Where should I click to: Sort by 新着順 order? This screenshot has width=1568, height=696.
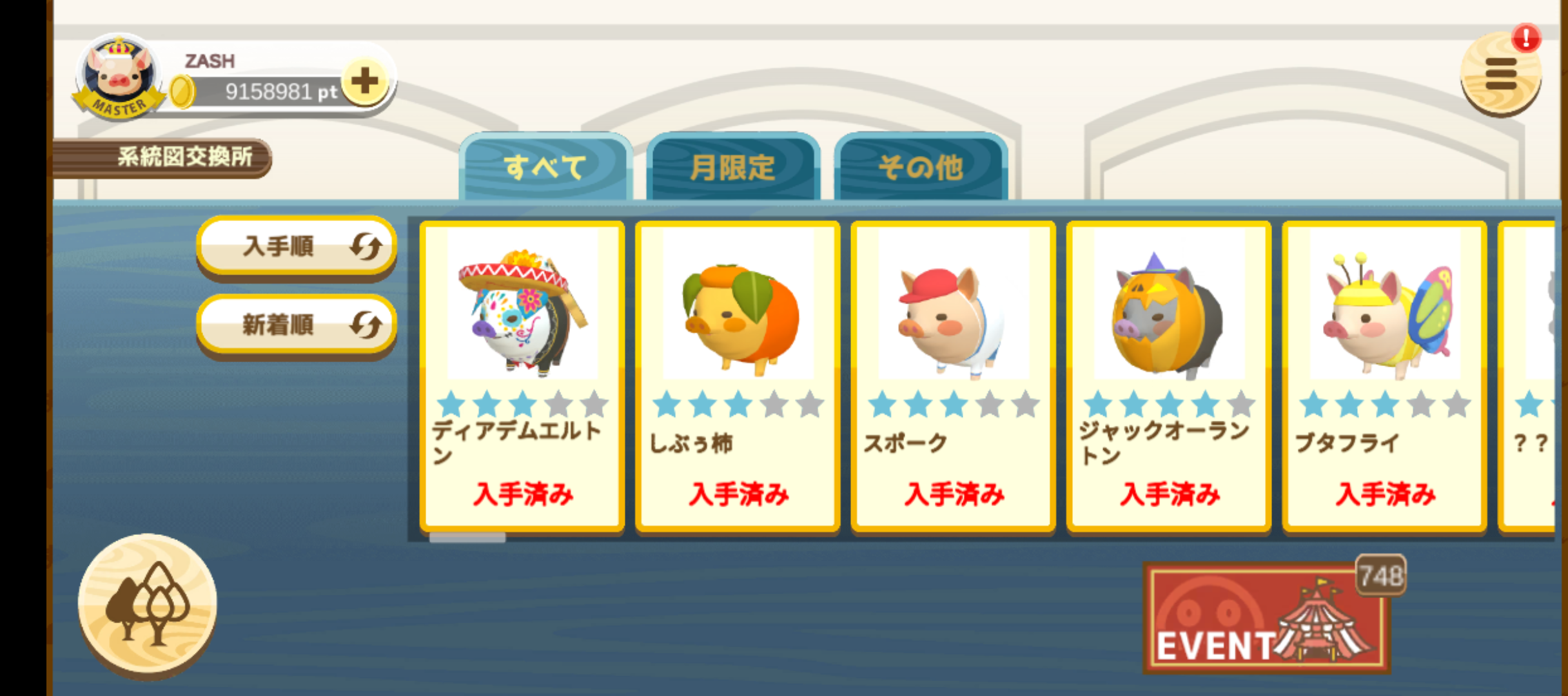pos(296,325)
